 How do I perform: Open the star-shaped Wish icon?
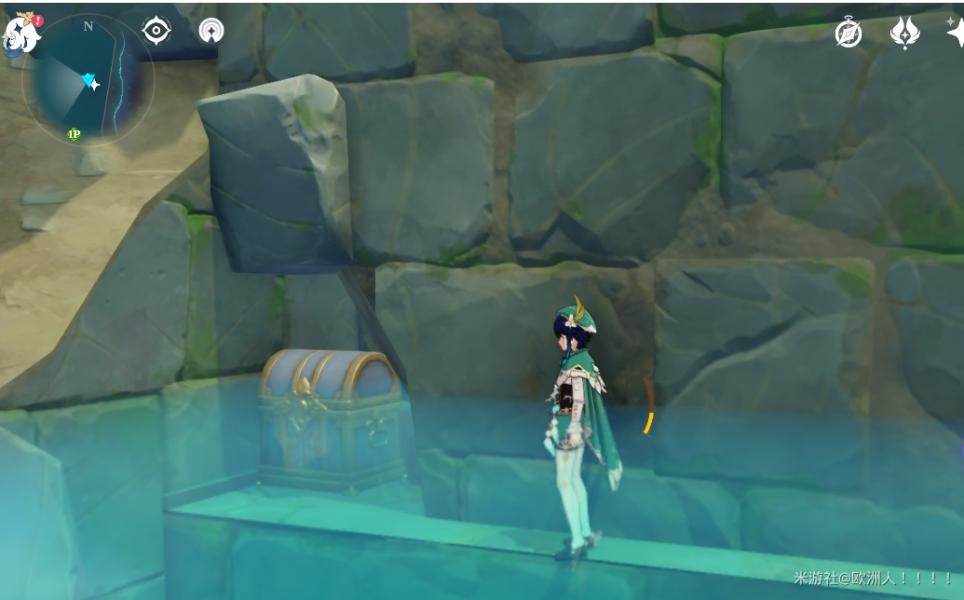click(x=955, y=31)
